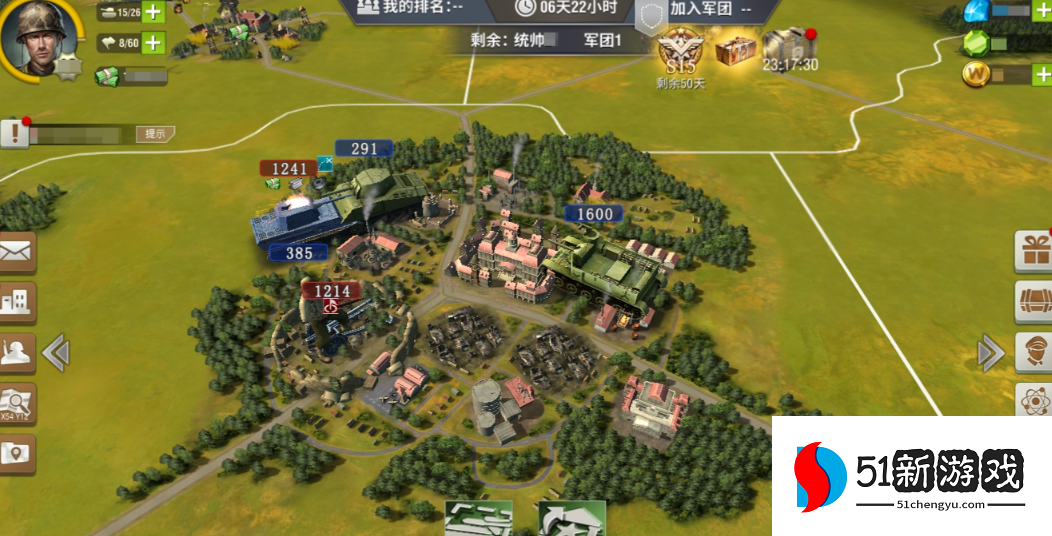
Task: Open the officer portrait icon on the right
Action: (x=1034, y=352)
